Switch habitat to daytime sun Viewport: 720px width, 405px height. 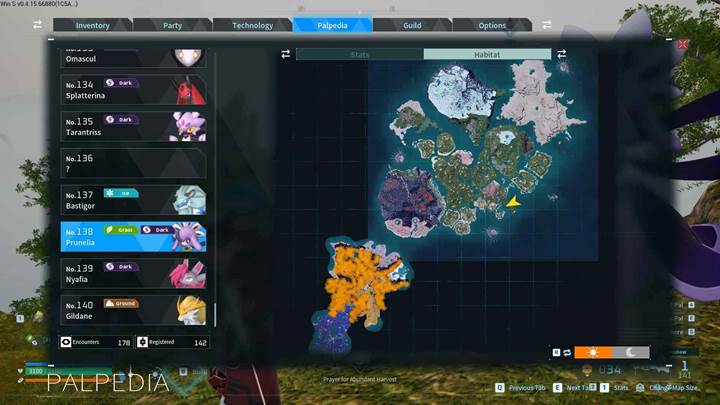point(593,352)
